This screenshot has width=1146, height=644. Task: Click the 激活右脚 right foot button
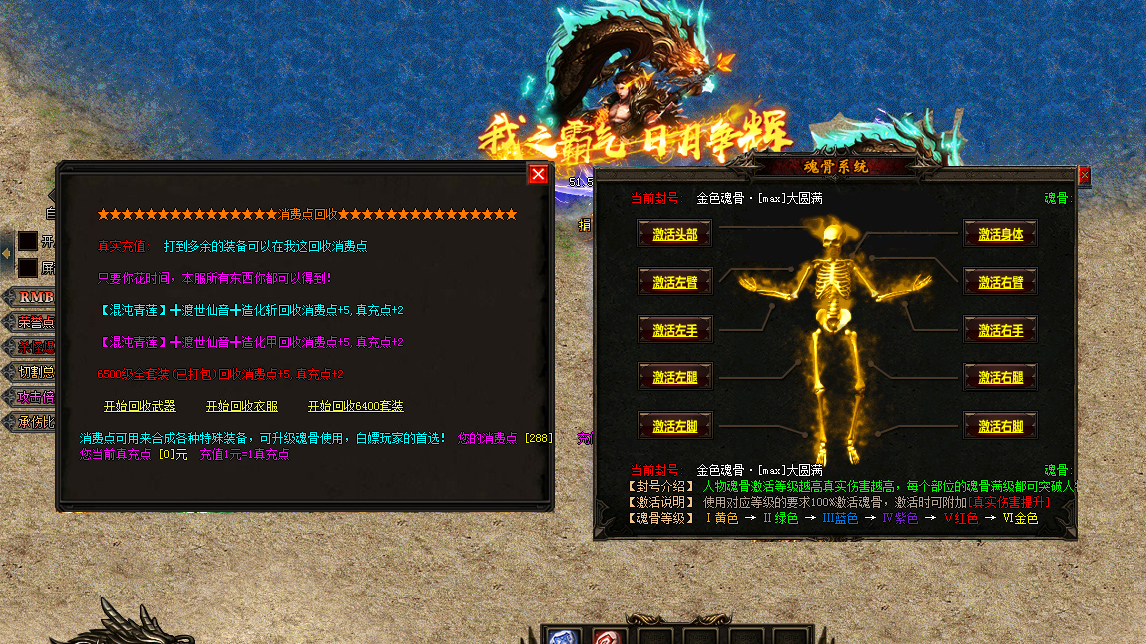coord(1000,426)
